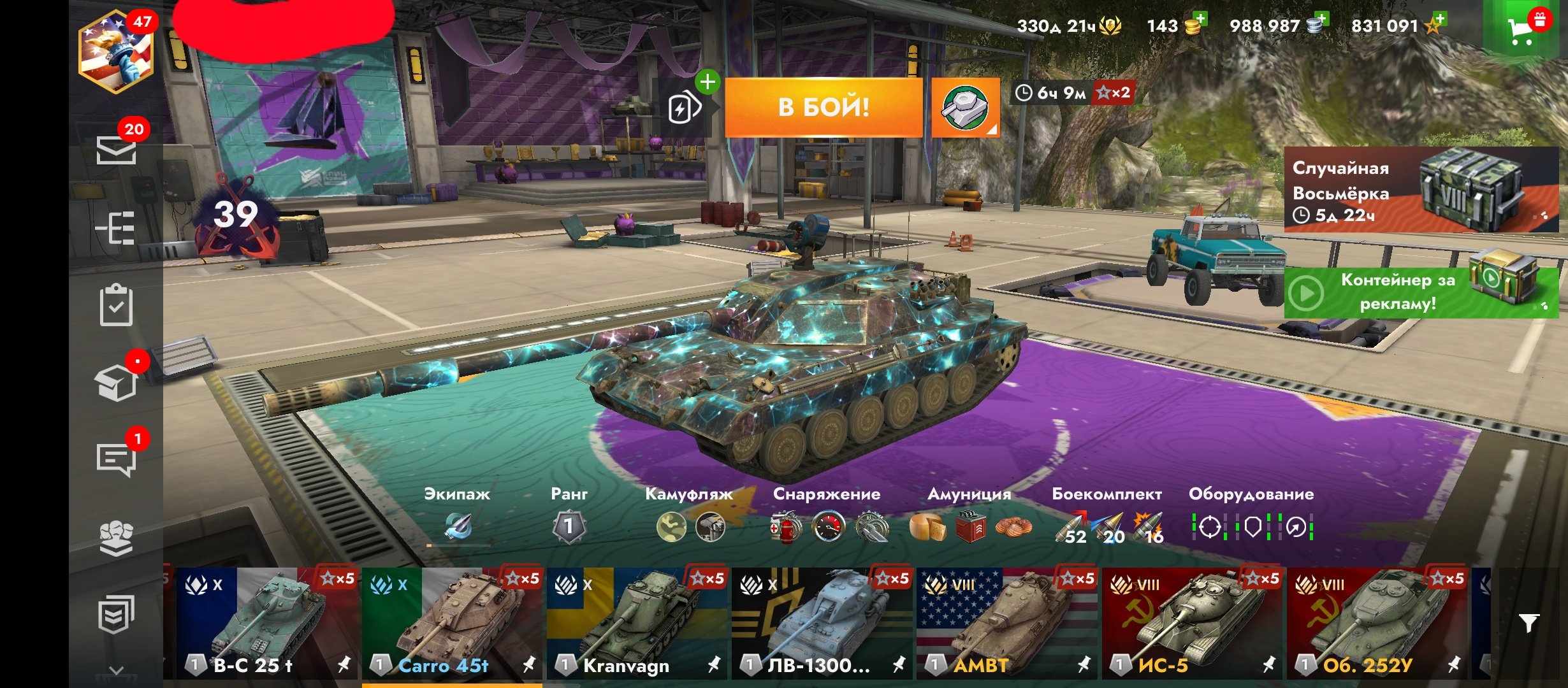Open the clan emblem icon in sidebar
The image size is (1568, 688).
[x=116, y=538]
